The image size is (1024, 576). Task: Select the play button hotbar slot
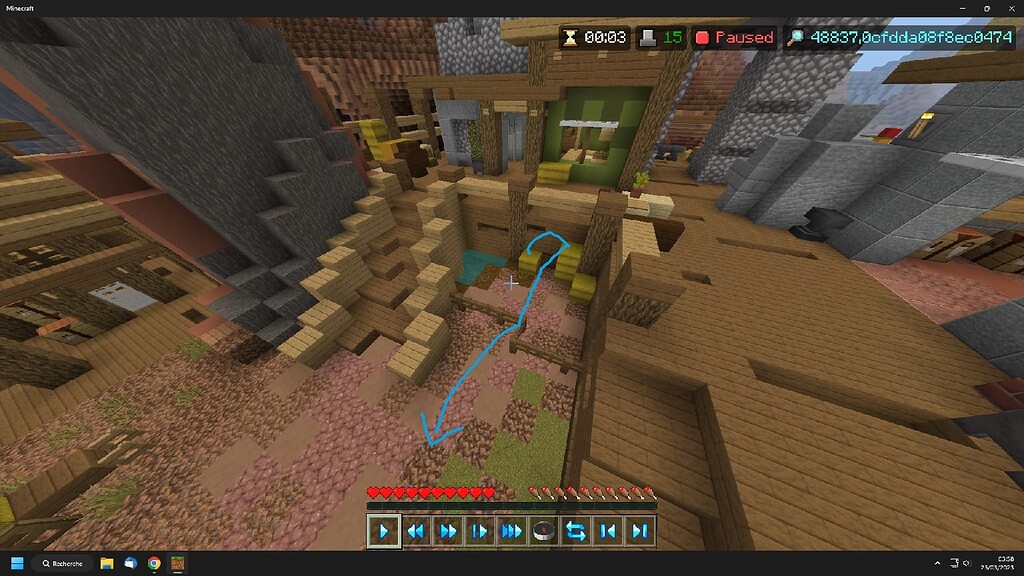384,531
